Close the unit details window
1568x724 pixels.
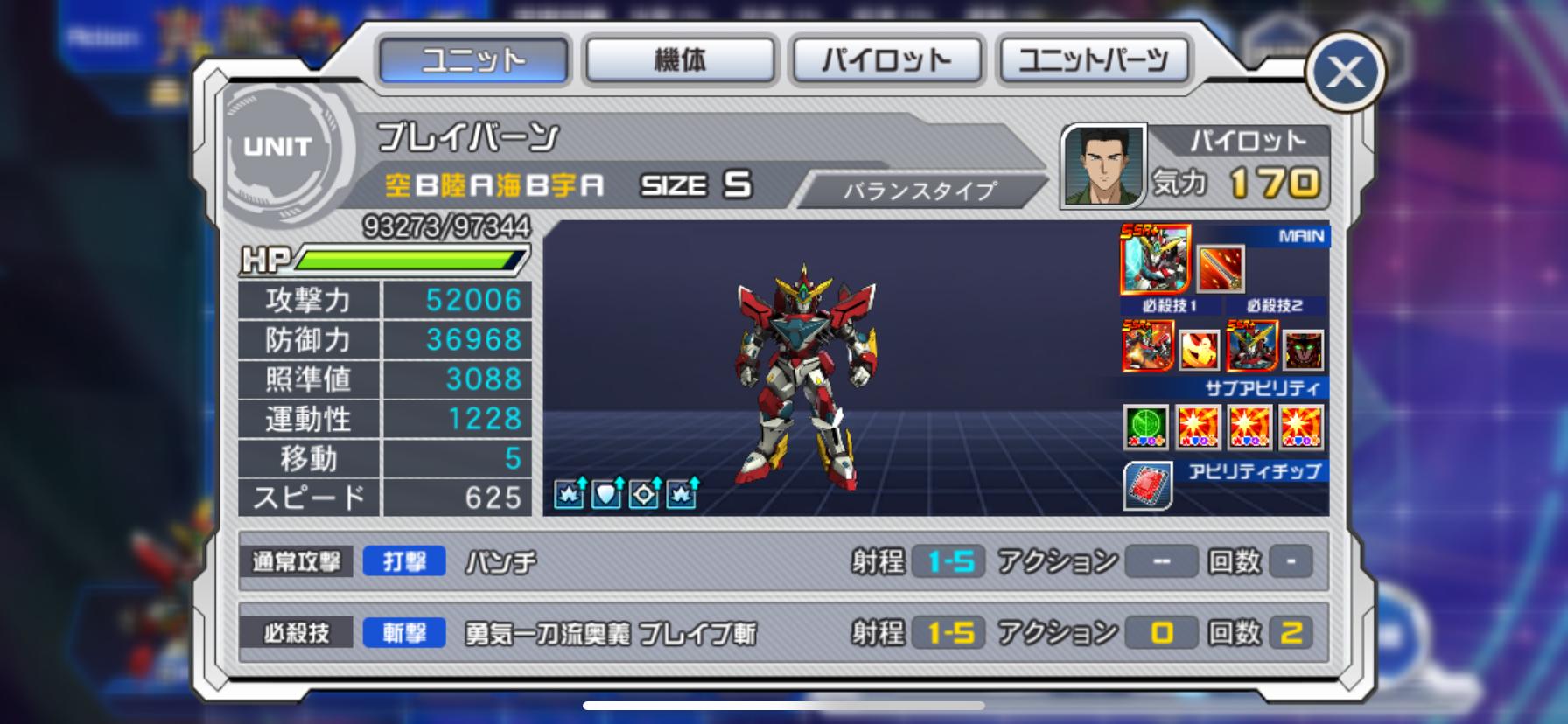click(1345, 73)
